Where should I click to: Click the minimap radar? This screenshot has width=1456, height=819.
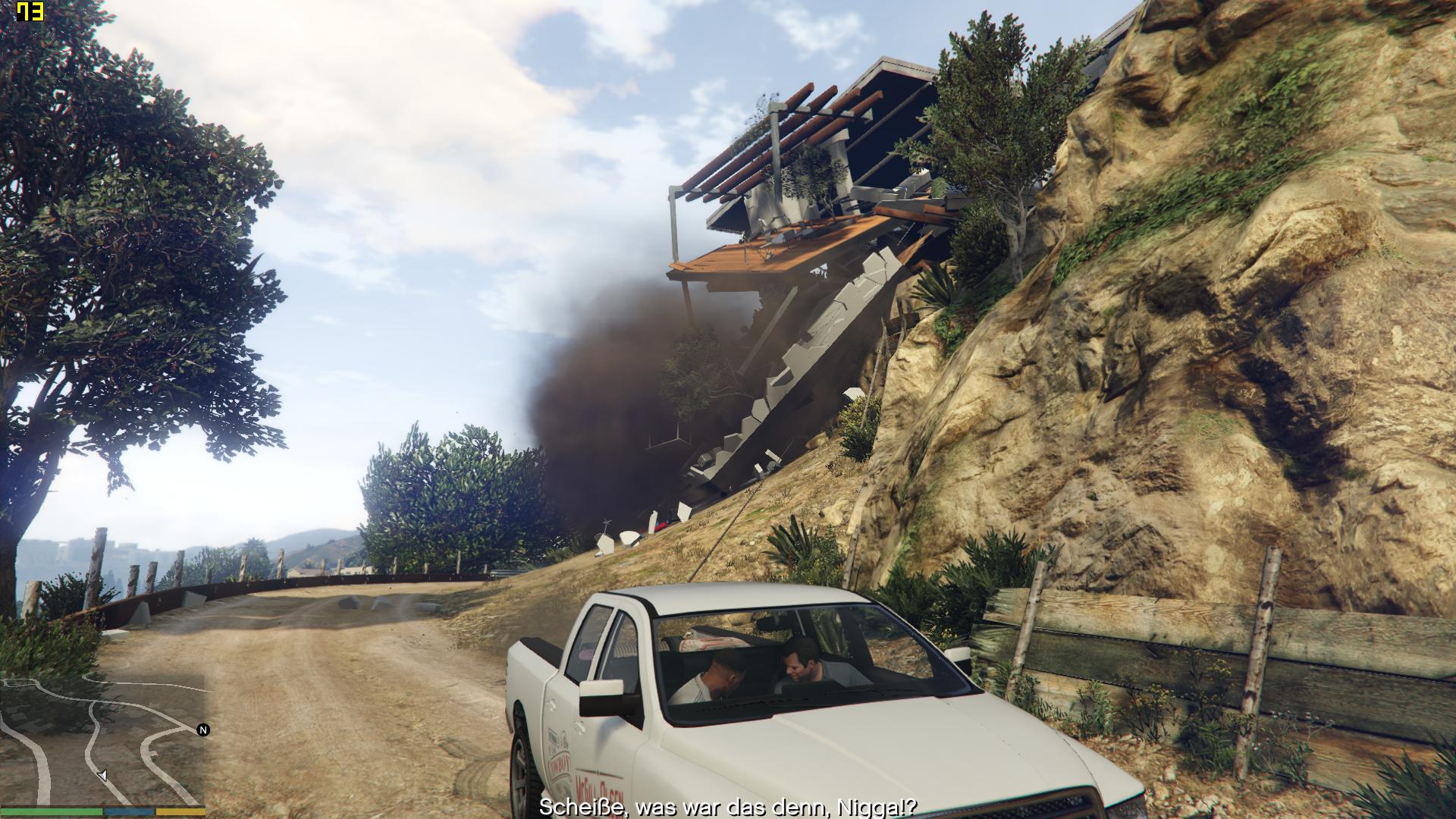[x=103, y=739]
